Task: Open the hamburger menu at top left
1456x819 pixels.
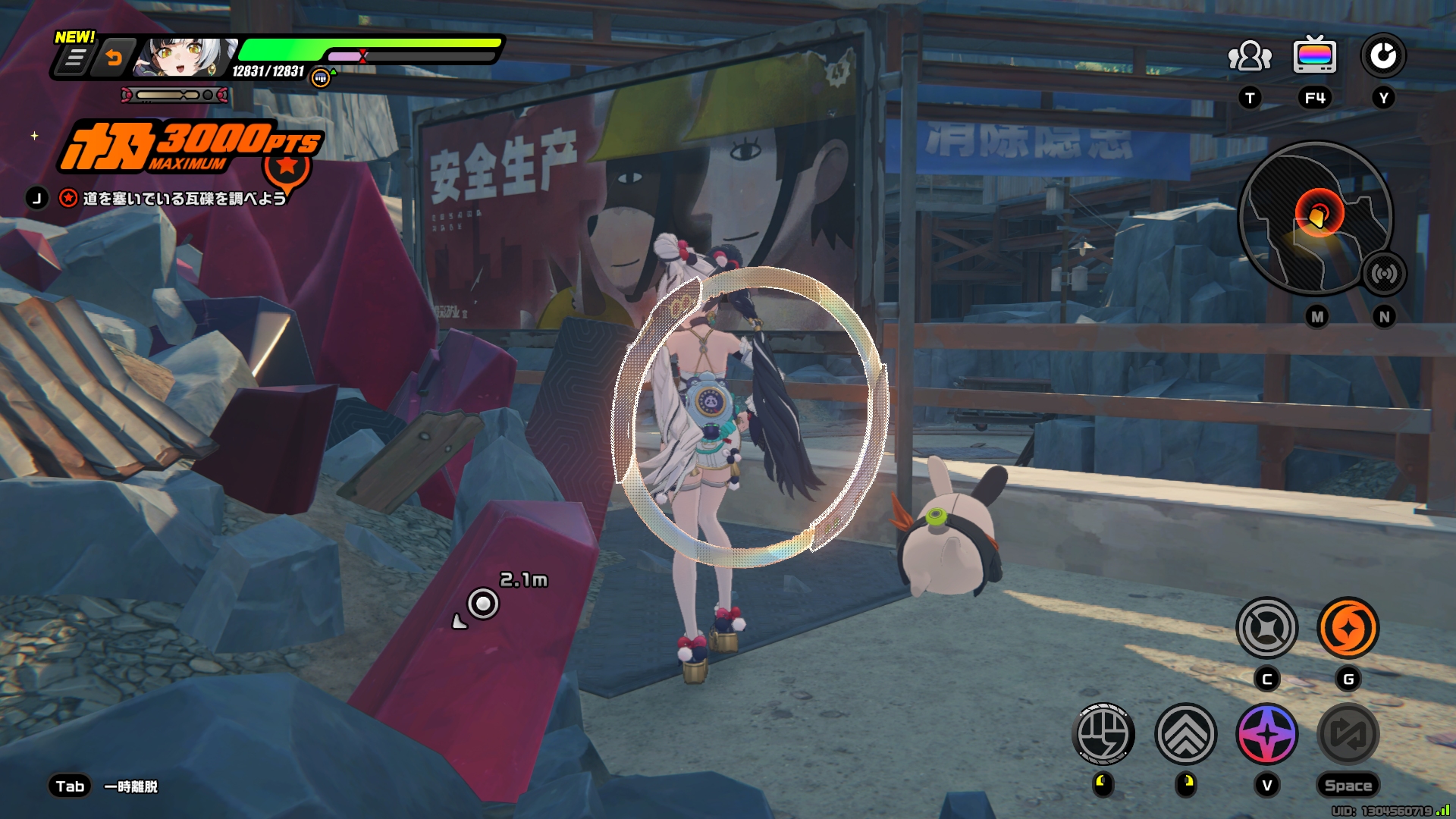Action: pos(74,58)
